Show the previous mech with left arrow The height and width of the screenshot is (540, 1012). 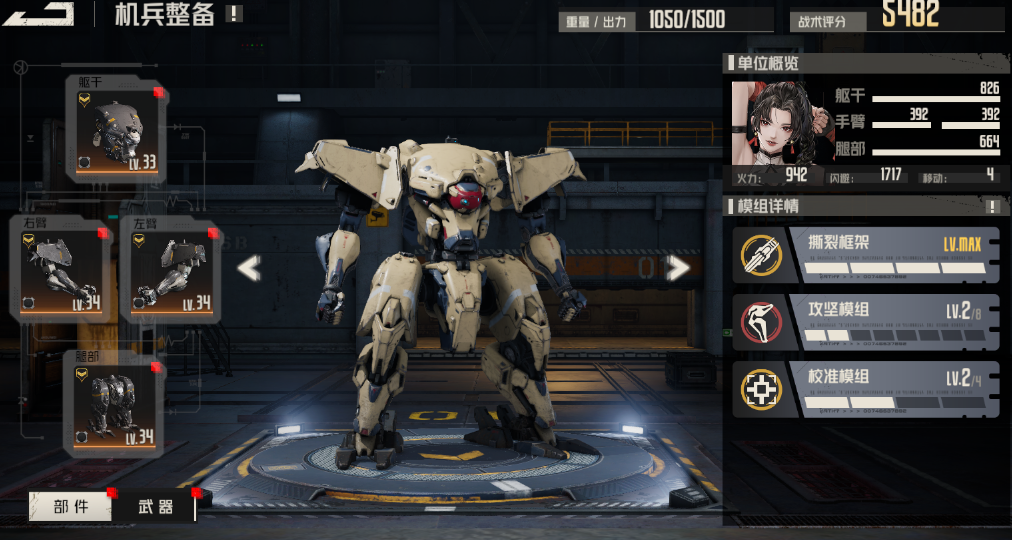pyautogui.click(x=248, y=268)
